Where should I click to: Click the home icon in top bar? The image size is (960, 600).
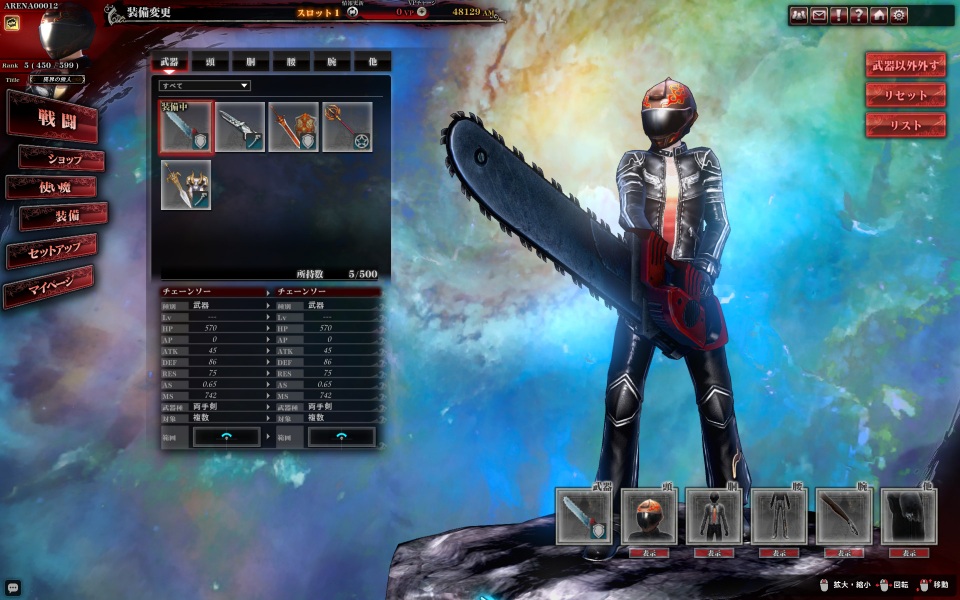click(x=879, y=15)
